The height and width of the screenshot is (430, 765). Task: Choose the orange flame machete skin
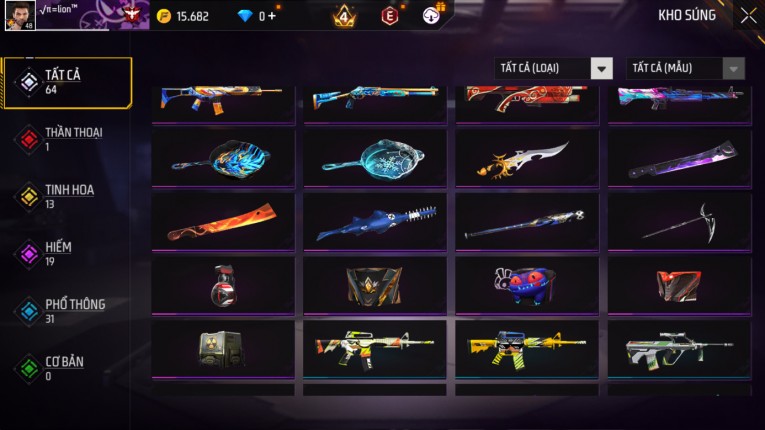click(223, 222)
